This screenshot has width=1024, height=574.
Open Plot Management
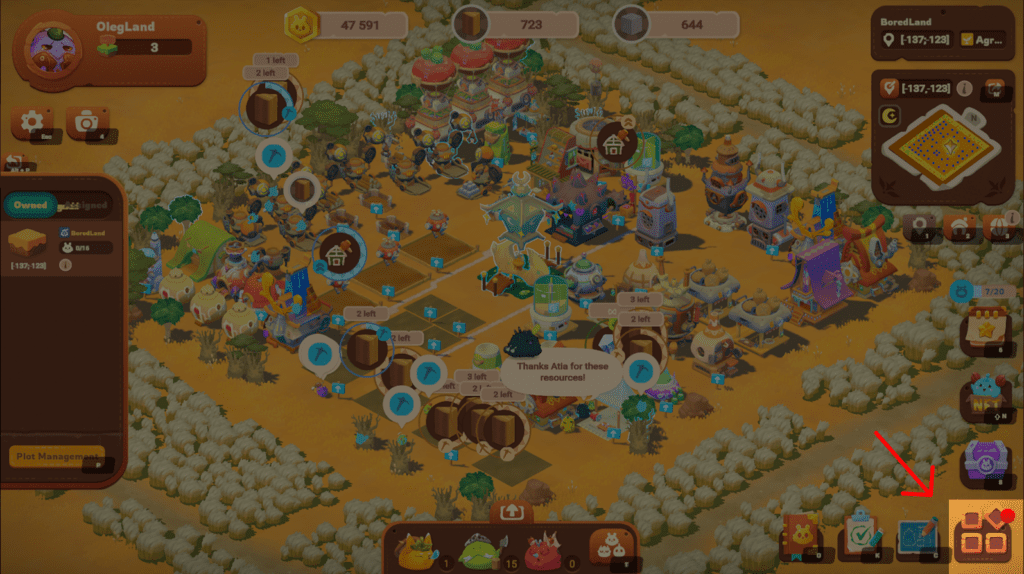57,456
